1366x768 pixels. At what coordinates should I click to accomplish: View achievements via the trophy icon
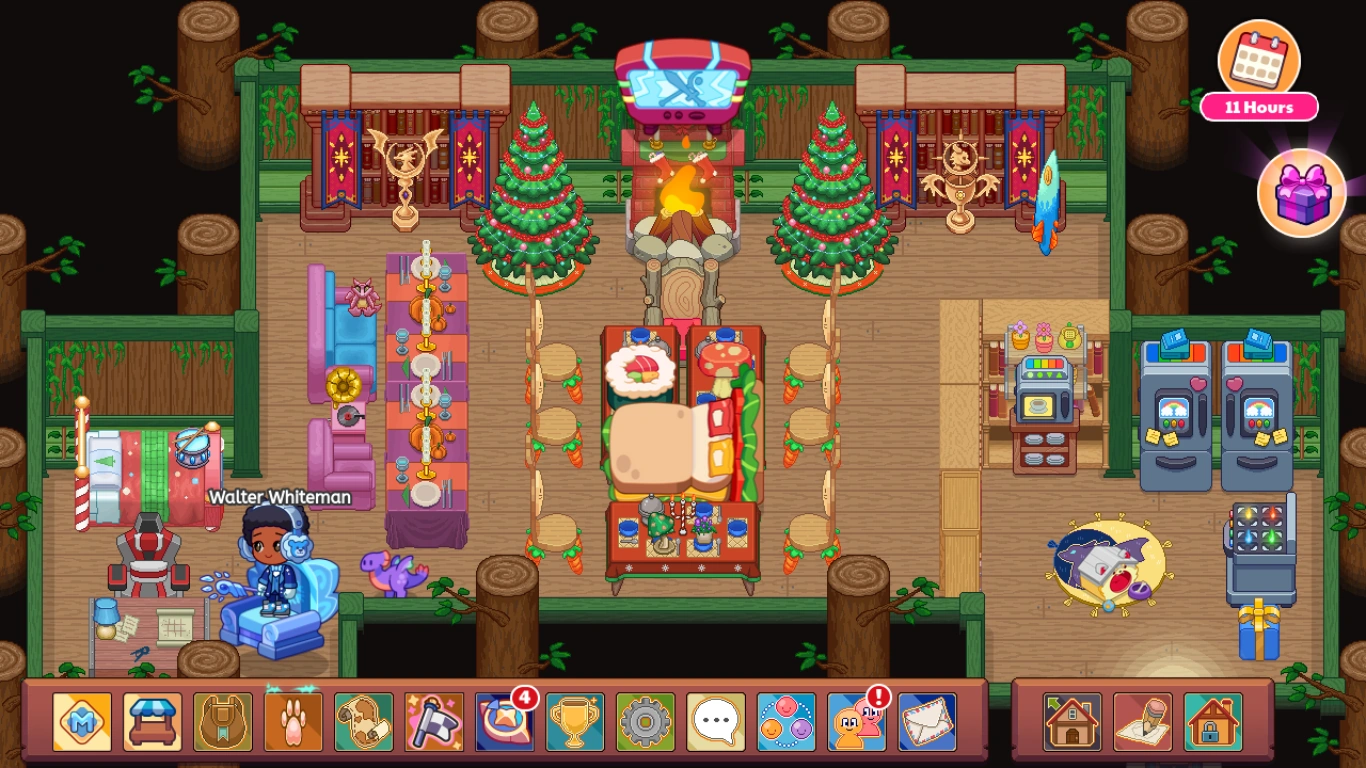tap(573, 718)
